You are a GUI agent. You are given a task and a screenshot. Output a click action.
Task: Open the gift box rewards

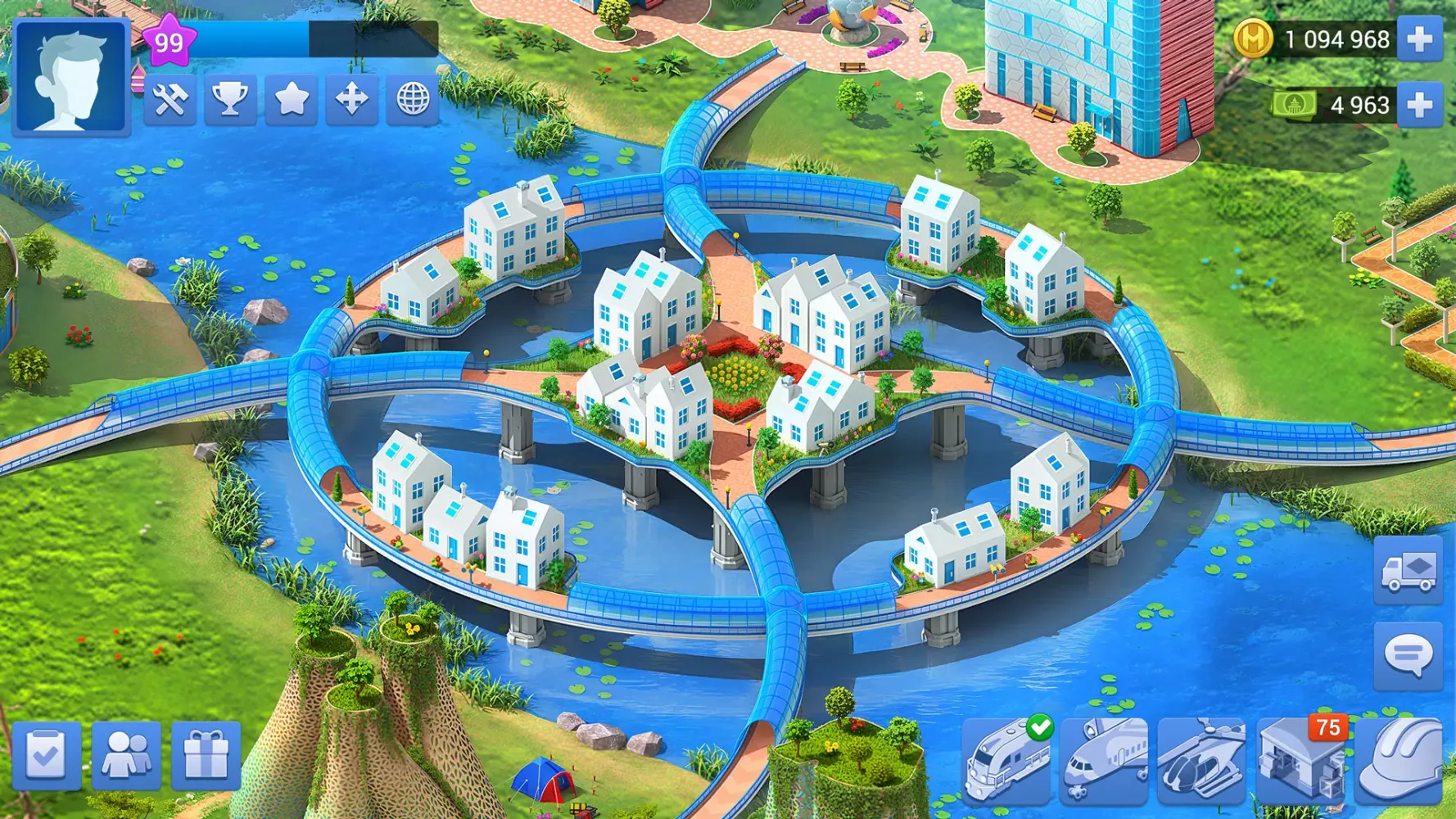pyautogui.click(x=206, y=755)
